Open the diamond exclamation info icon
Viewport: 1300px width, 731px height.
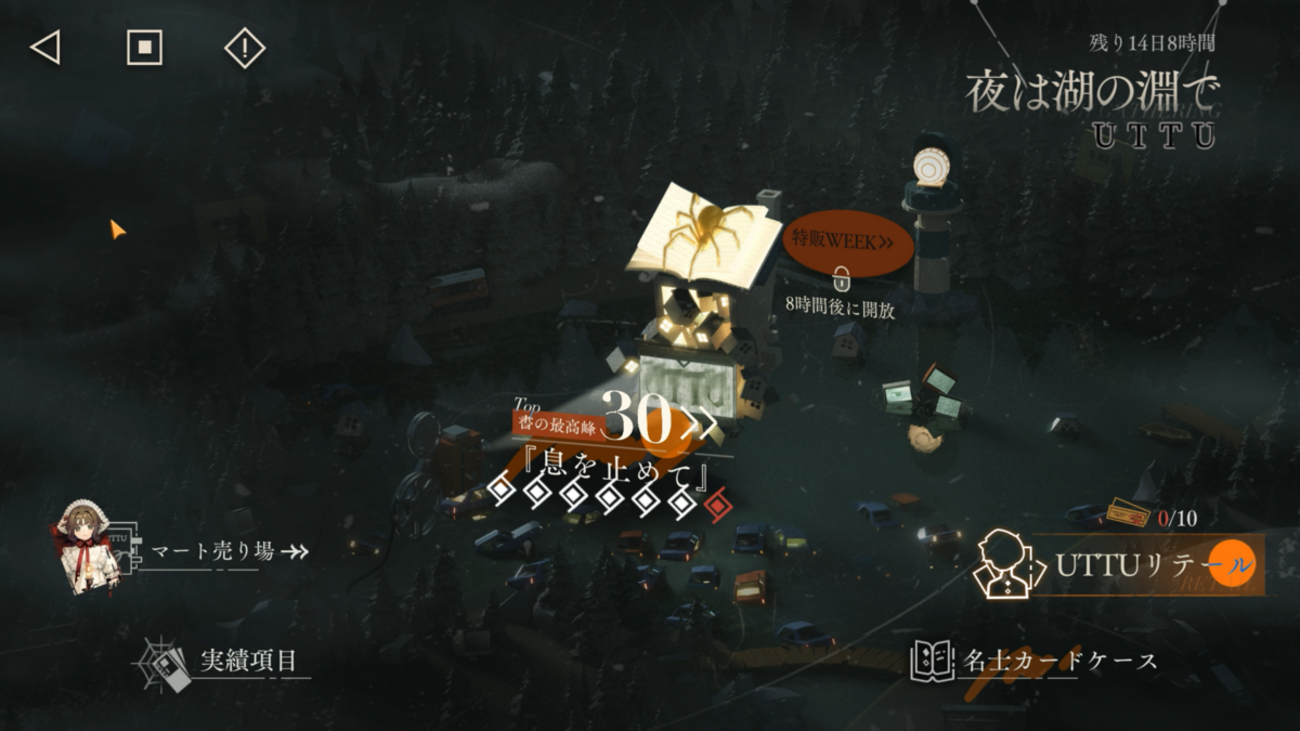pos(245,48)
